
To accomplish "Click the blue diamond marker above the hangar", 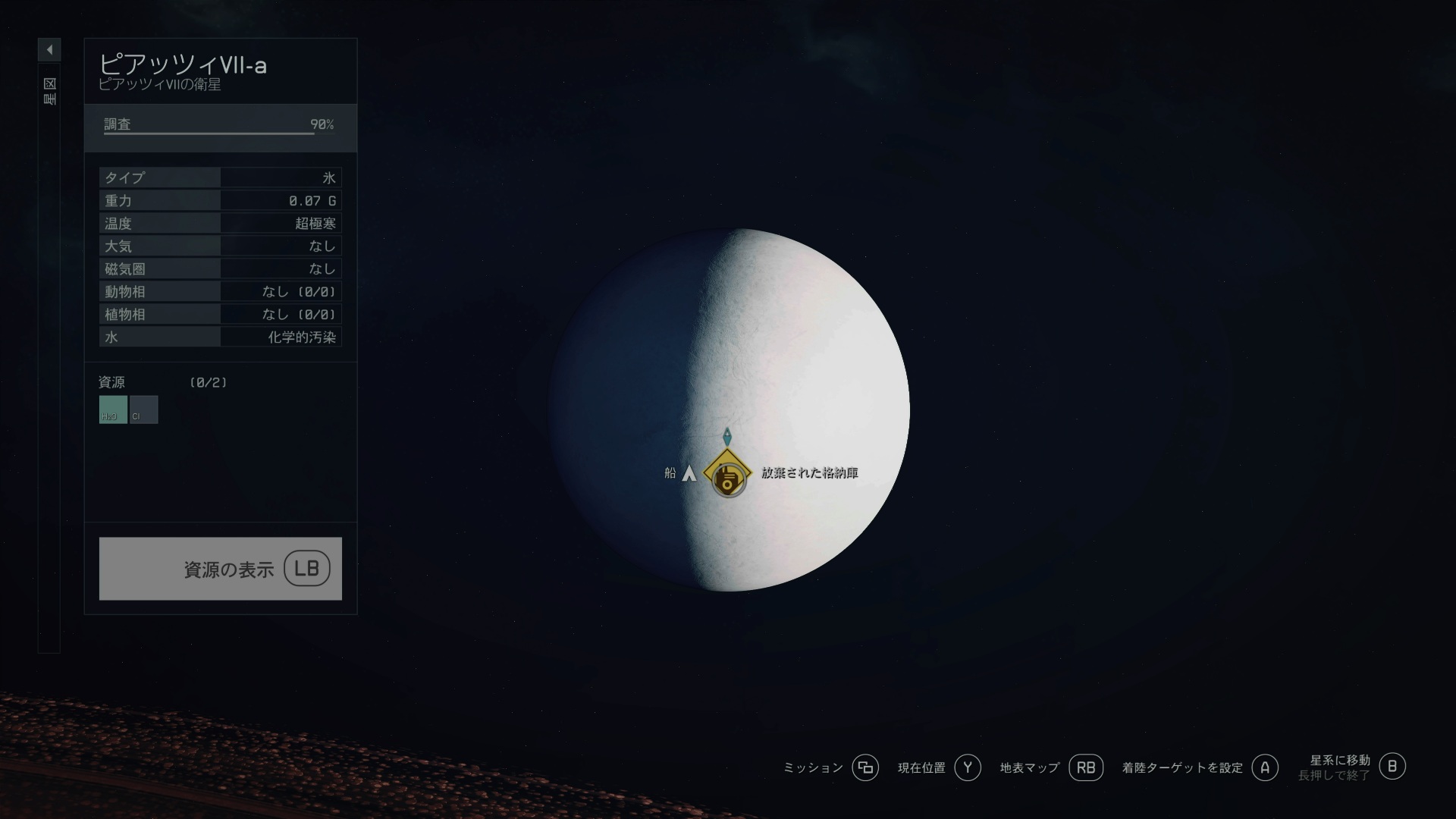I will click(727, 436).
